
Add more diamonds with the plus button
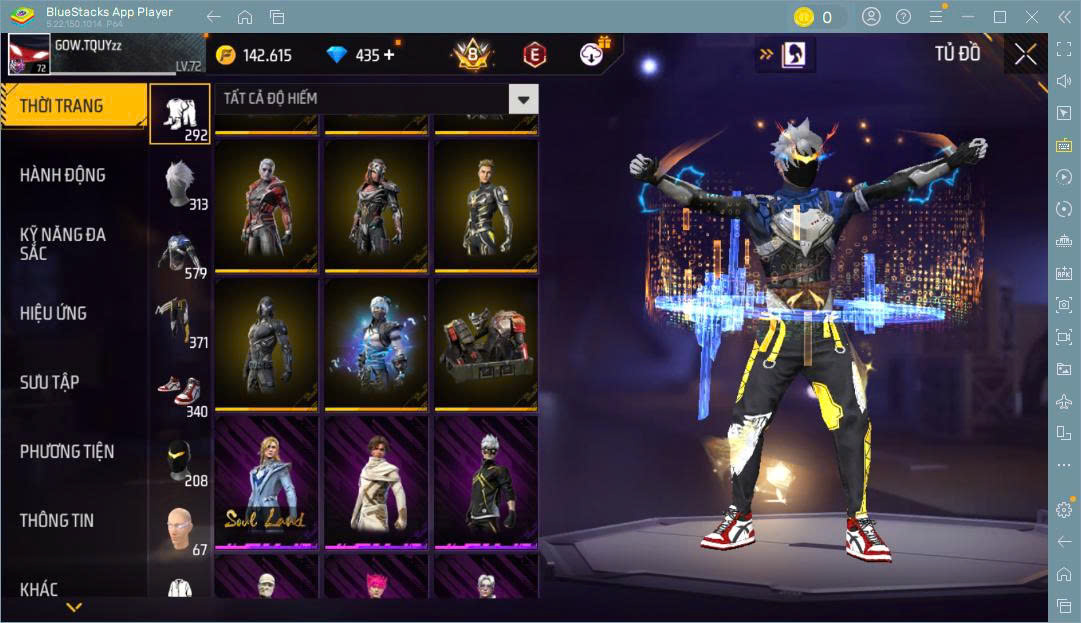click(389, 55)
